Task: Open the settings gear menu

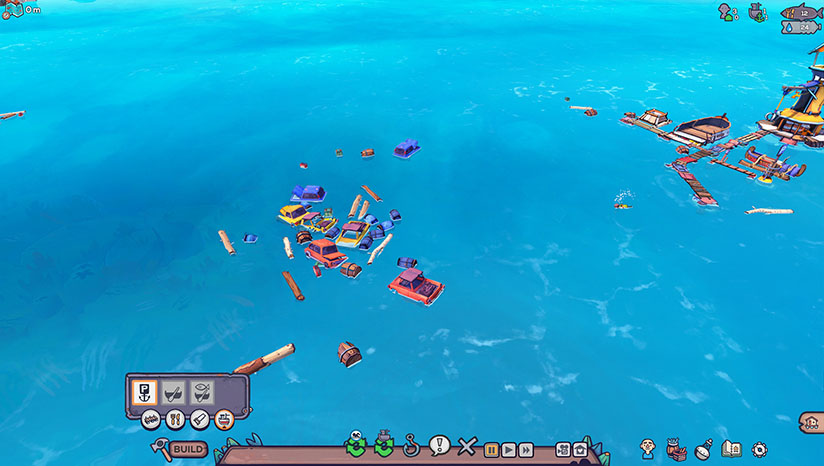Action: (759, 449)
